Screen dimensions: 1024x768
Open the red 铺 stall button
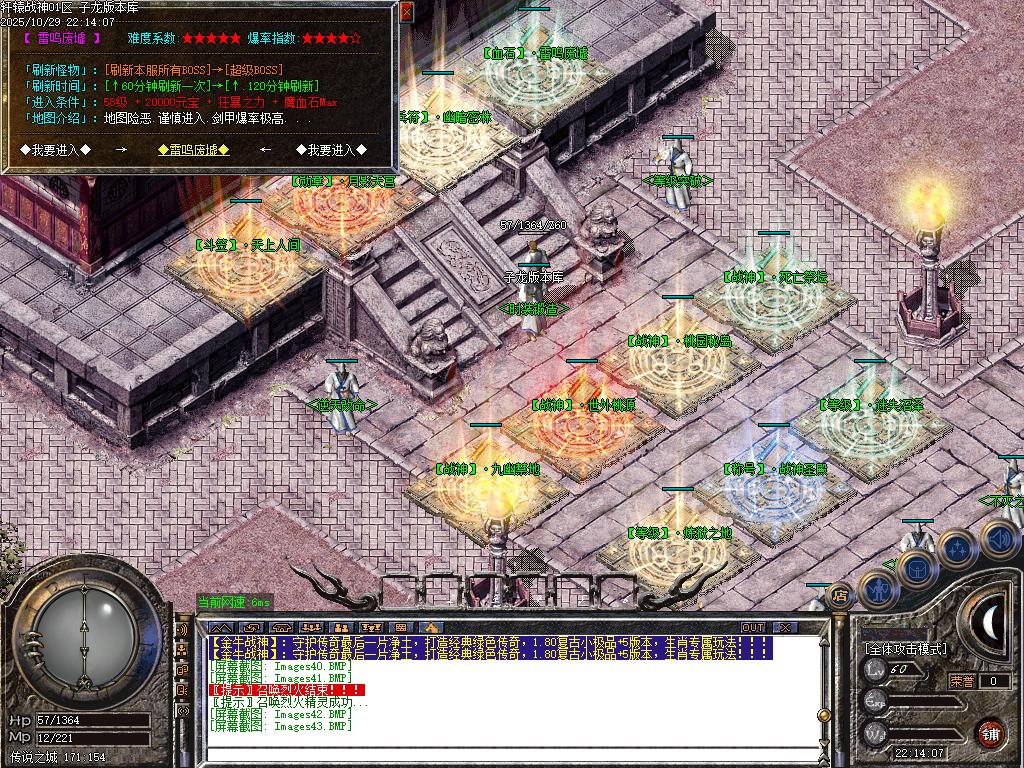(990, 733)
